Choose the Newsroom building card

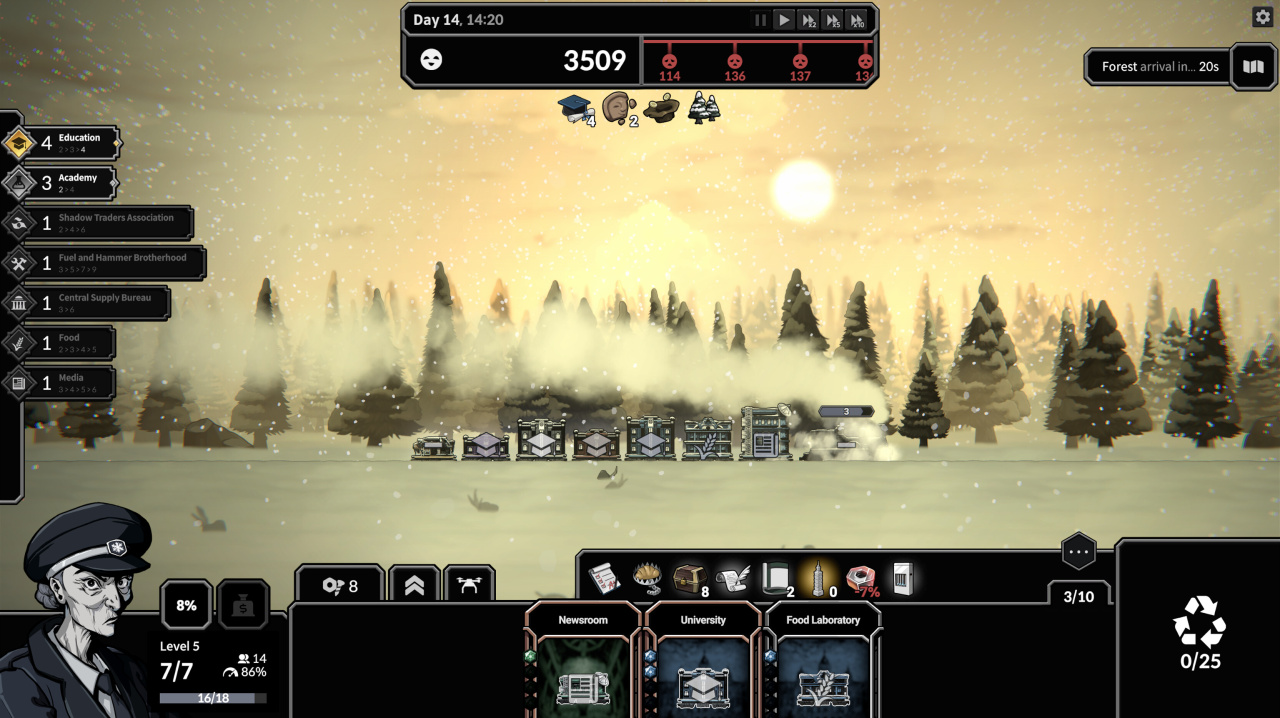[x=583, y=665]
